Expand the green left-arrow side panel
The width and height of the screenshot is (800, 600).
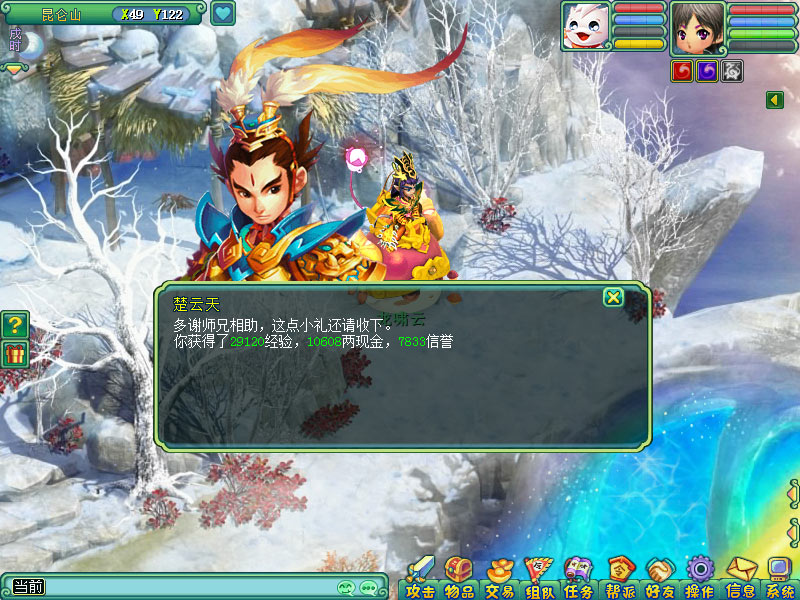pos(774,100)
